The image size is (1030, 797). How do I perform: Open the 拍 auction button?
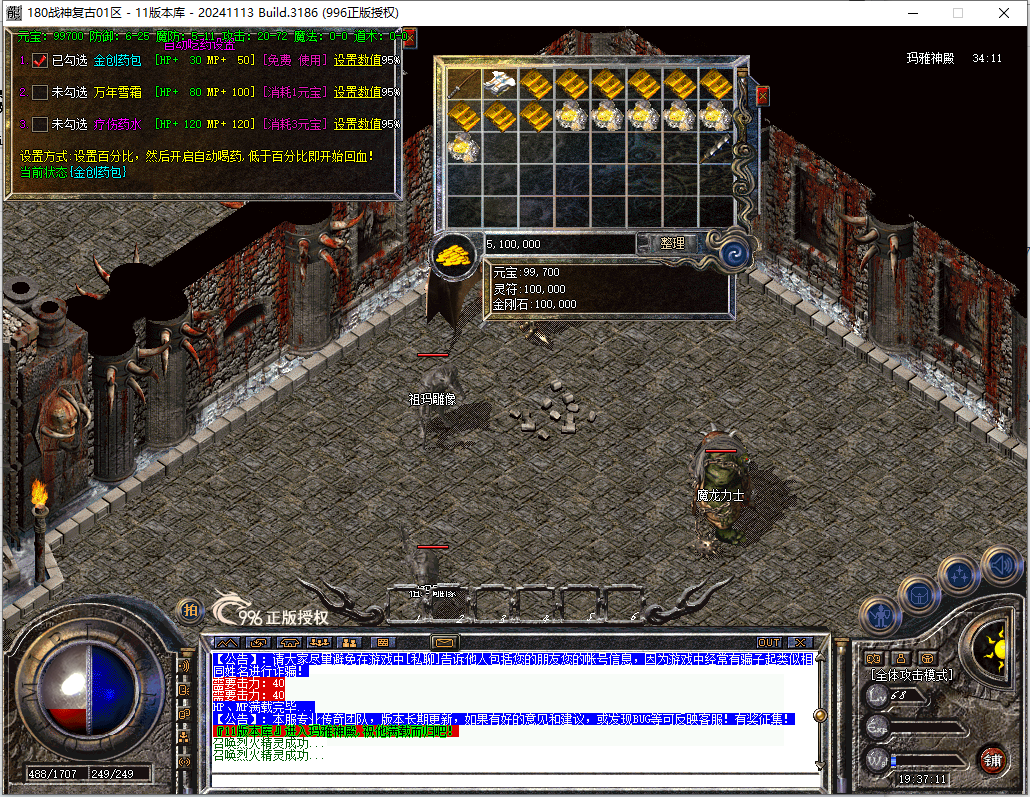(x=188, y=609)
